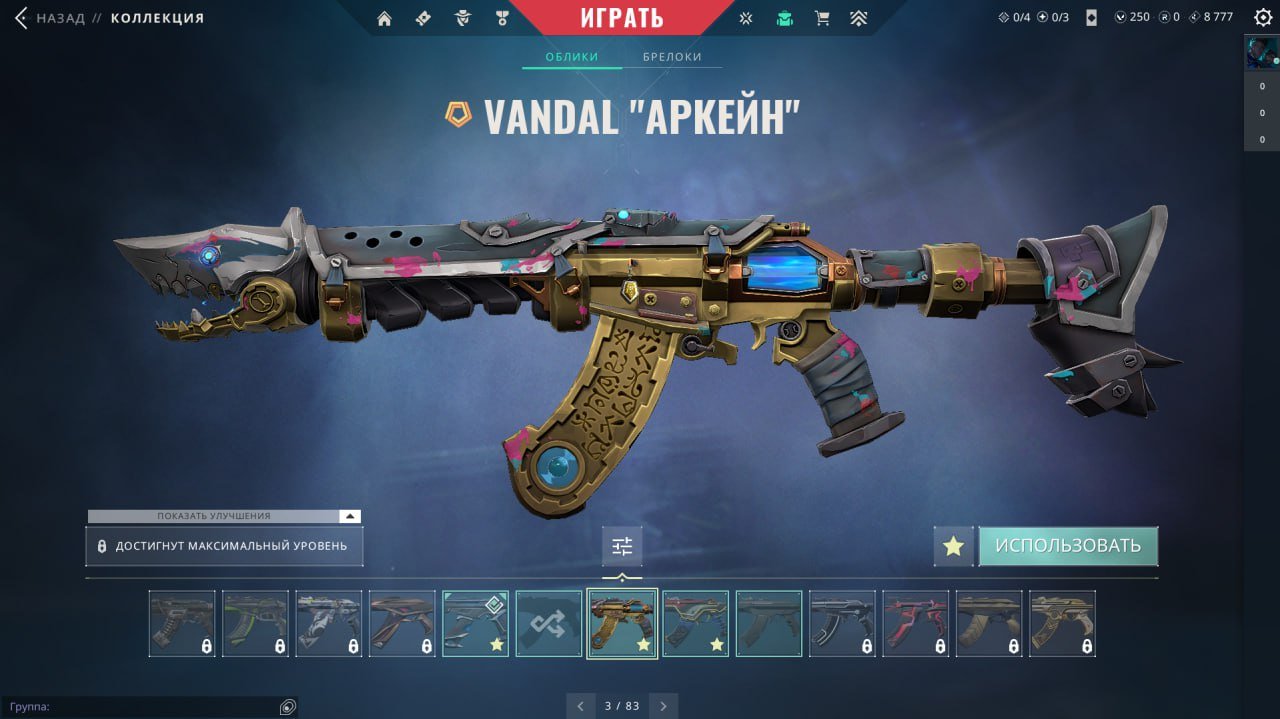The image size is (1280, 719).
Task: Open the store shopping cart icon
Action: (x=822, y=18)
